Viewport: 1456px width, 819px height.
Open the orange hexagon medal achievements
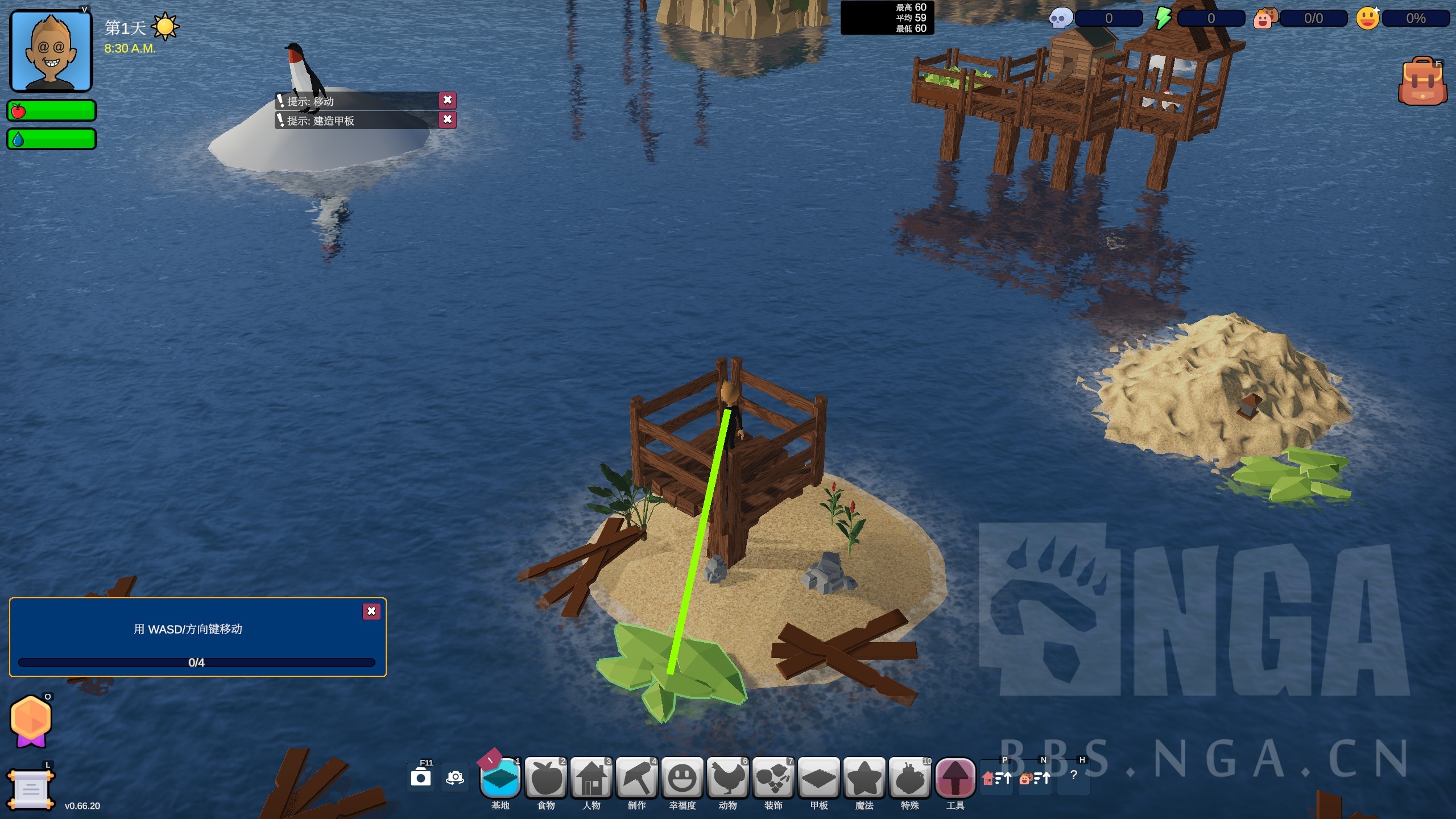pyautogui.click(x=31, y=721)
